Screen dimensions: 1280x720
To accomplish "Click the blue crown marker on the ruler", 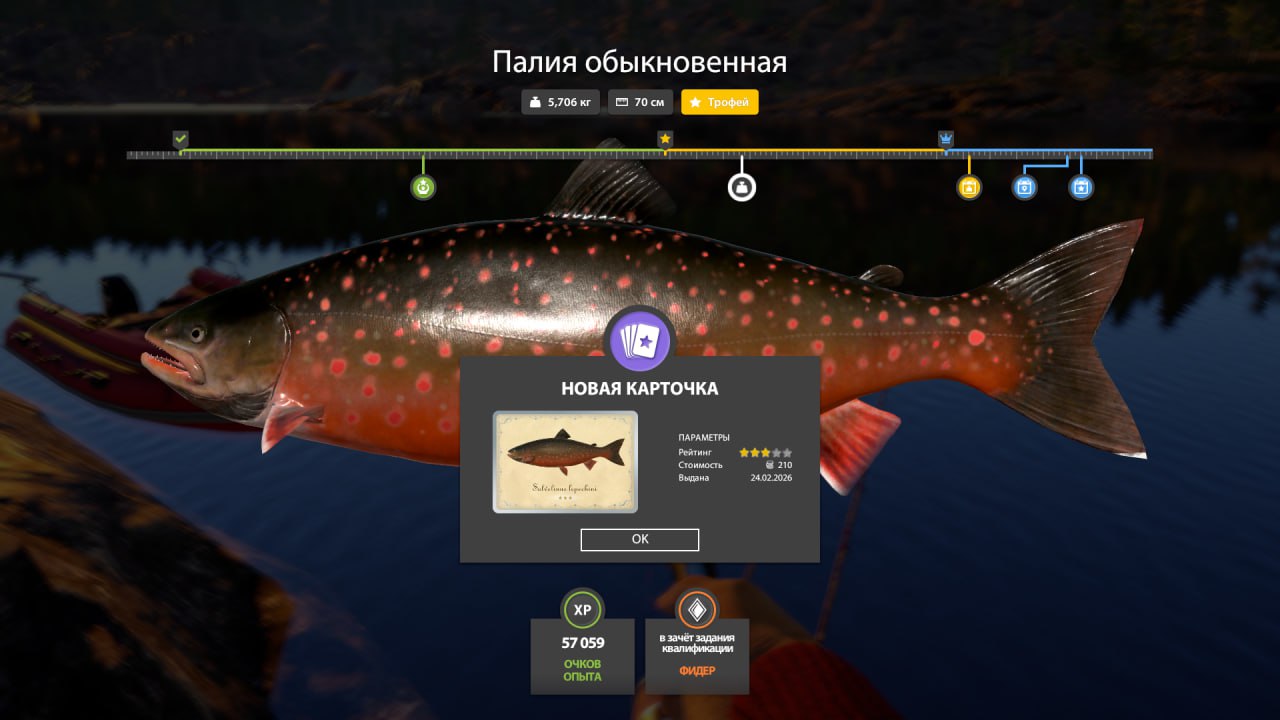I will tap(944, 138).
